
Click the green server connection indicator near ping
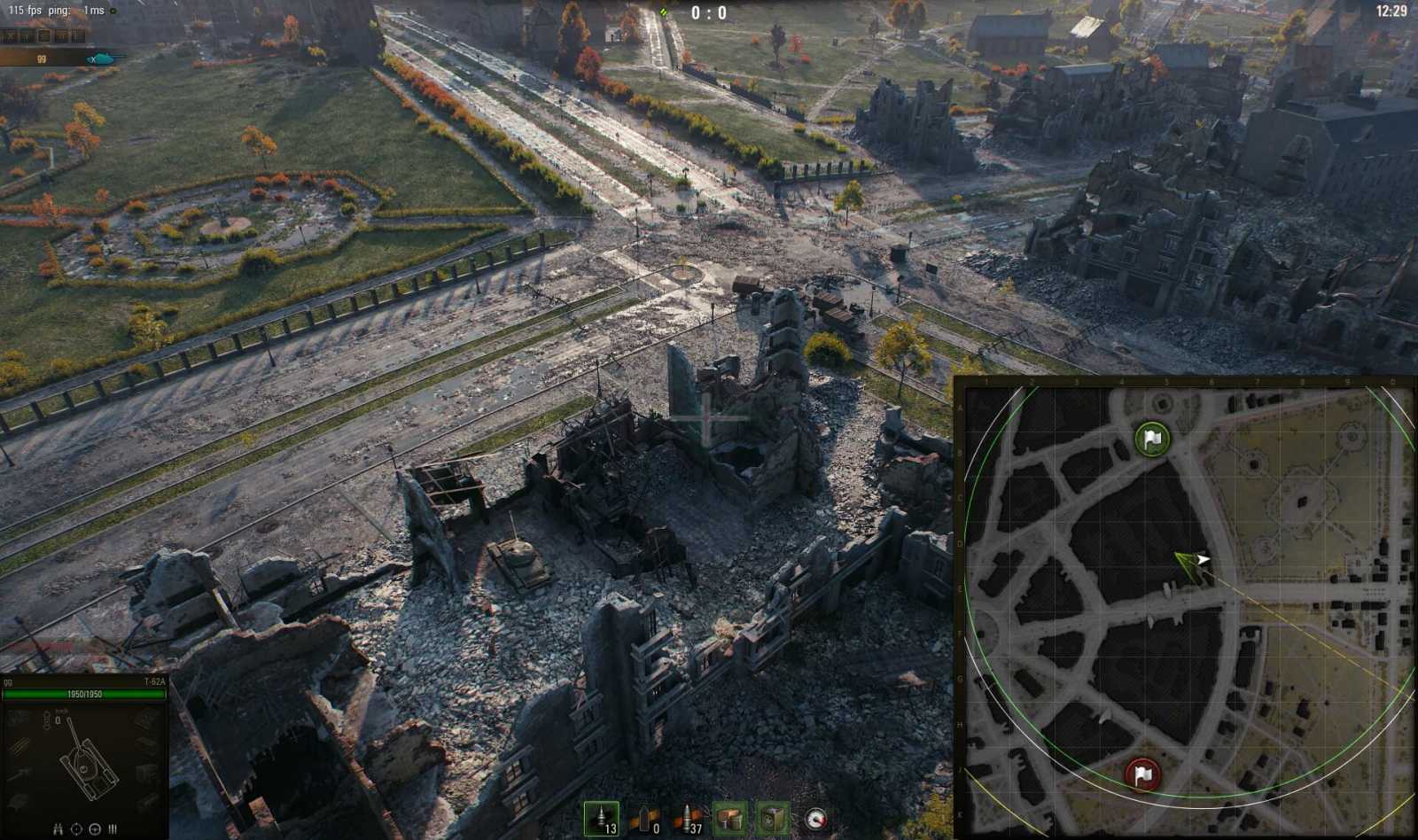click(x=113, y=11)
